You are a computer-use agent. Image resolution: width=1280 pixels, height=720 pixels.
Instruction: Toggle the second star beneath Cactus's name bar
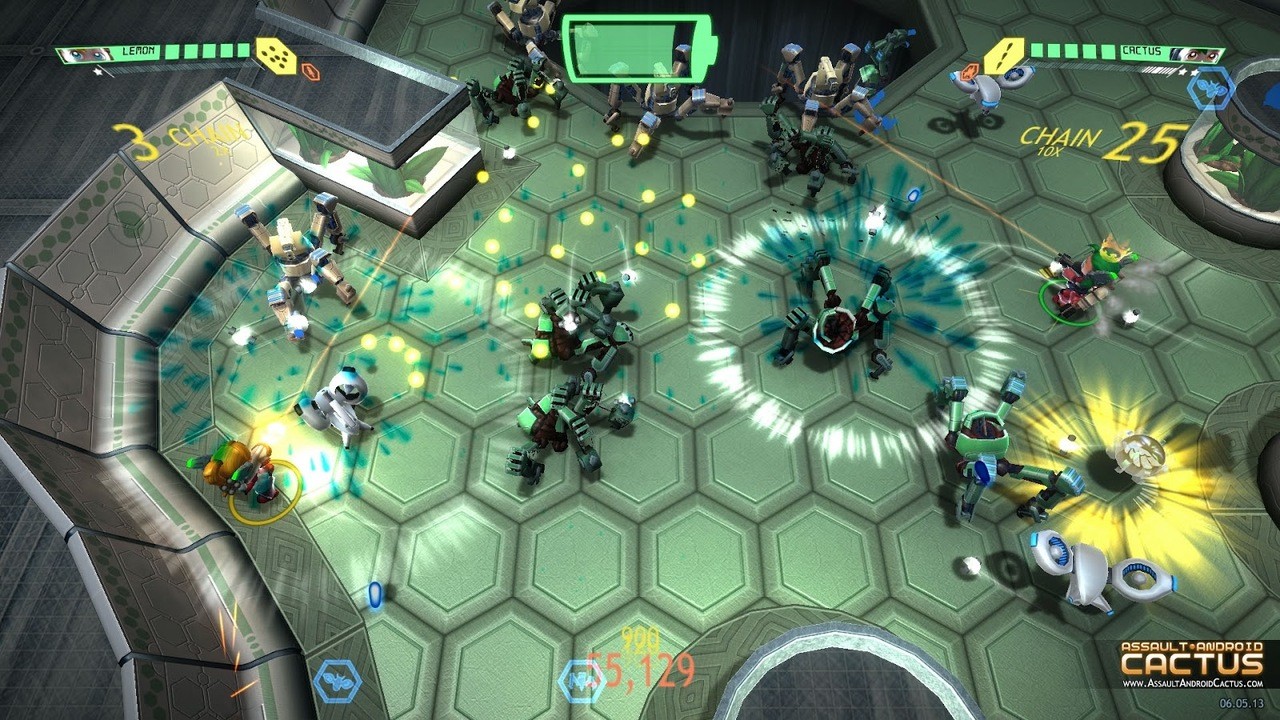coord(1196,71)
